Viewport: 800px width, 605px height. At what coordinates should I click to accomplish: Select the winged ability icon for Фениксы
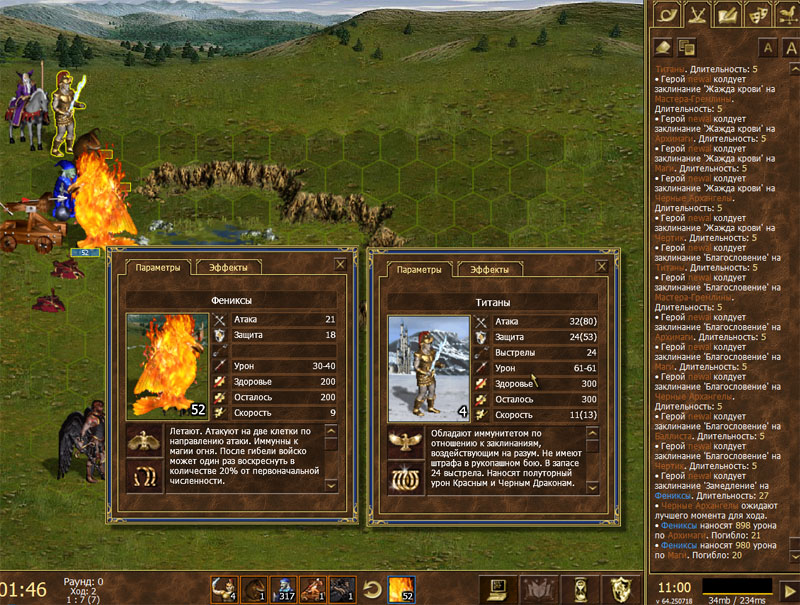[144, 441]
